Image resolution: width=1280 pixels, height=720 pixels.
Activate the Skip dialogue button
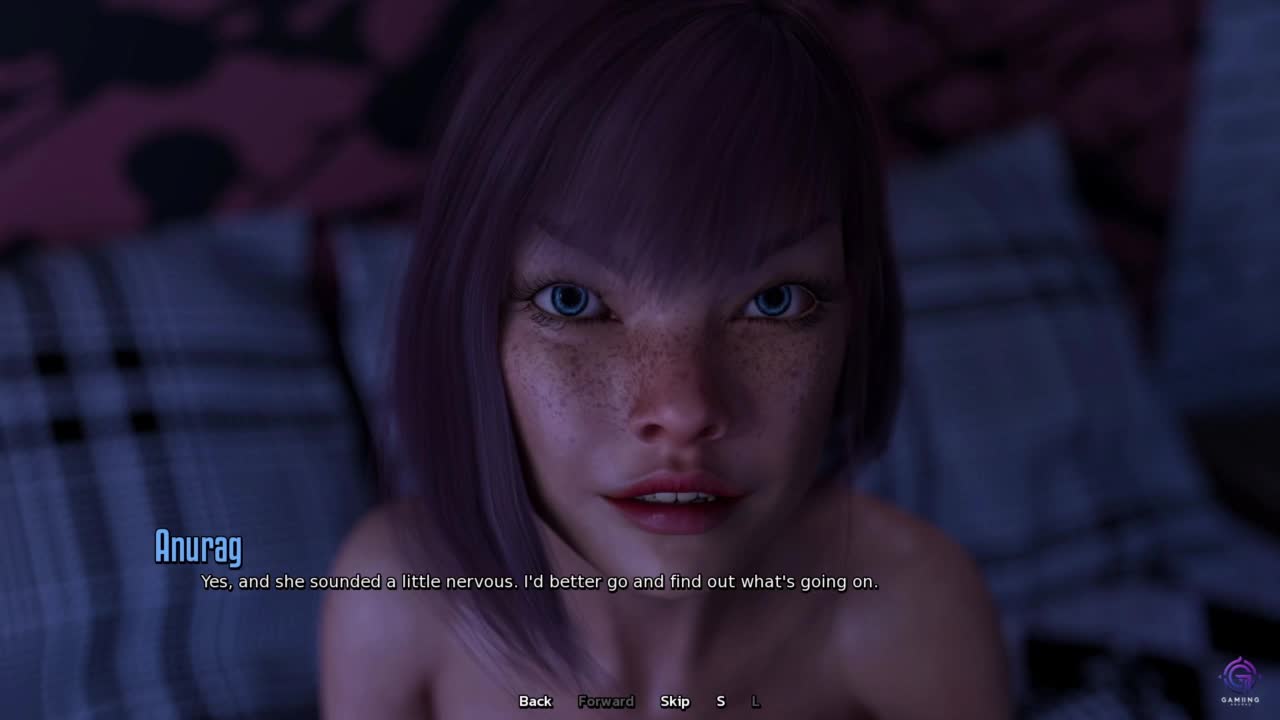point(675,701)
